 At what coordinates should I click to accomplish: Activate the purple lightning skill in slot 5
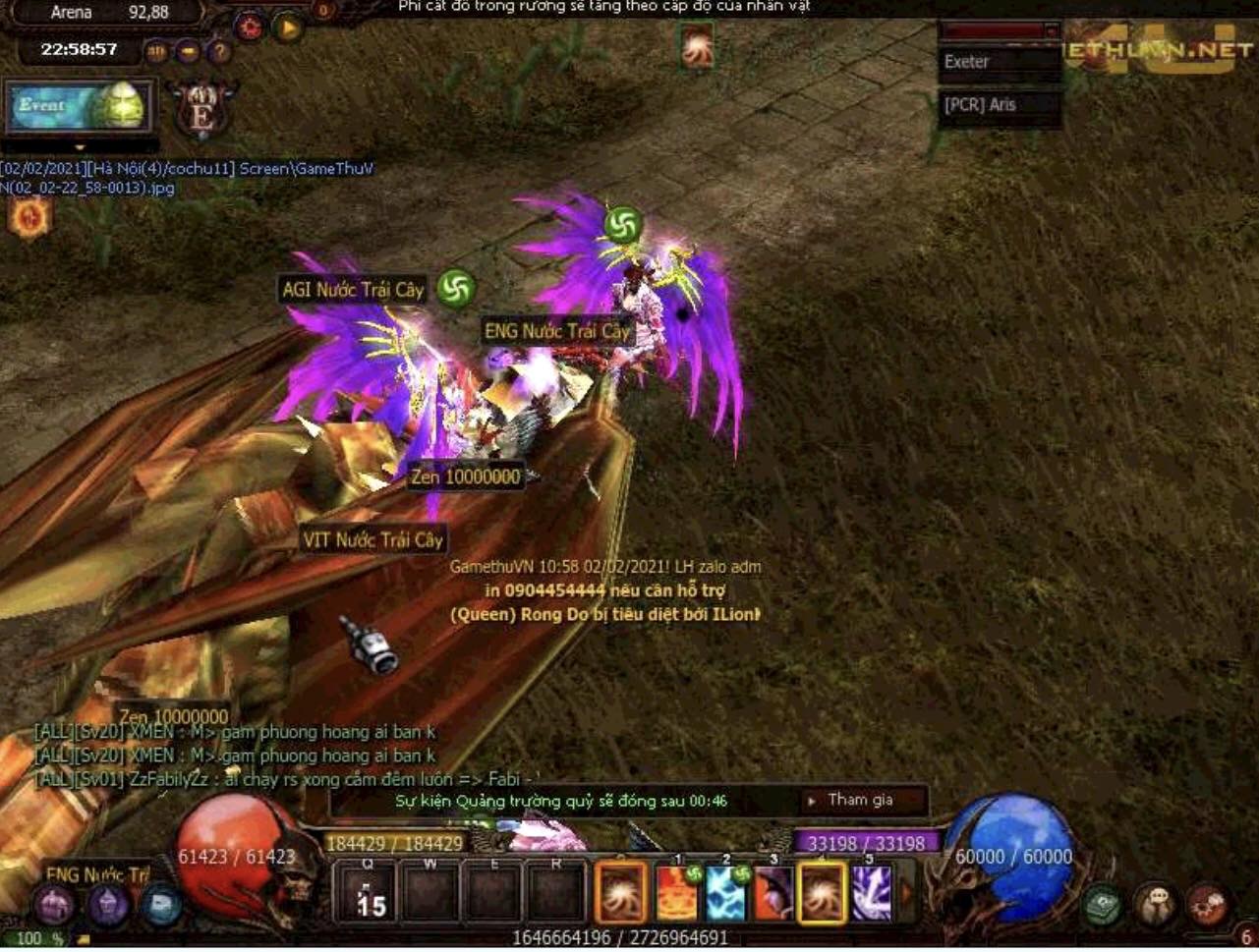point(870,893)
